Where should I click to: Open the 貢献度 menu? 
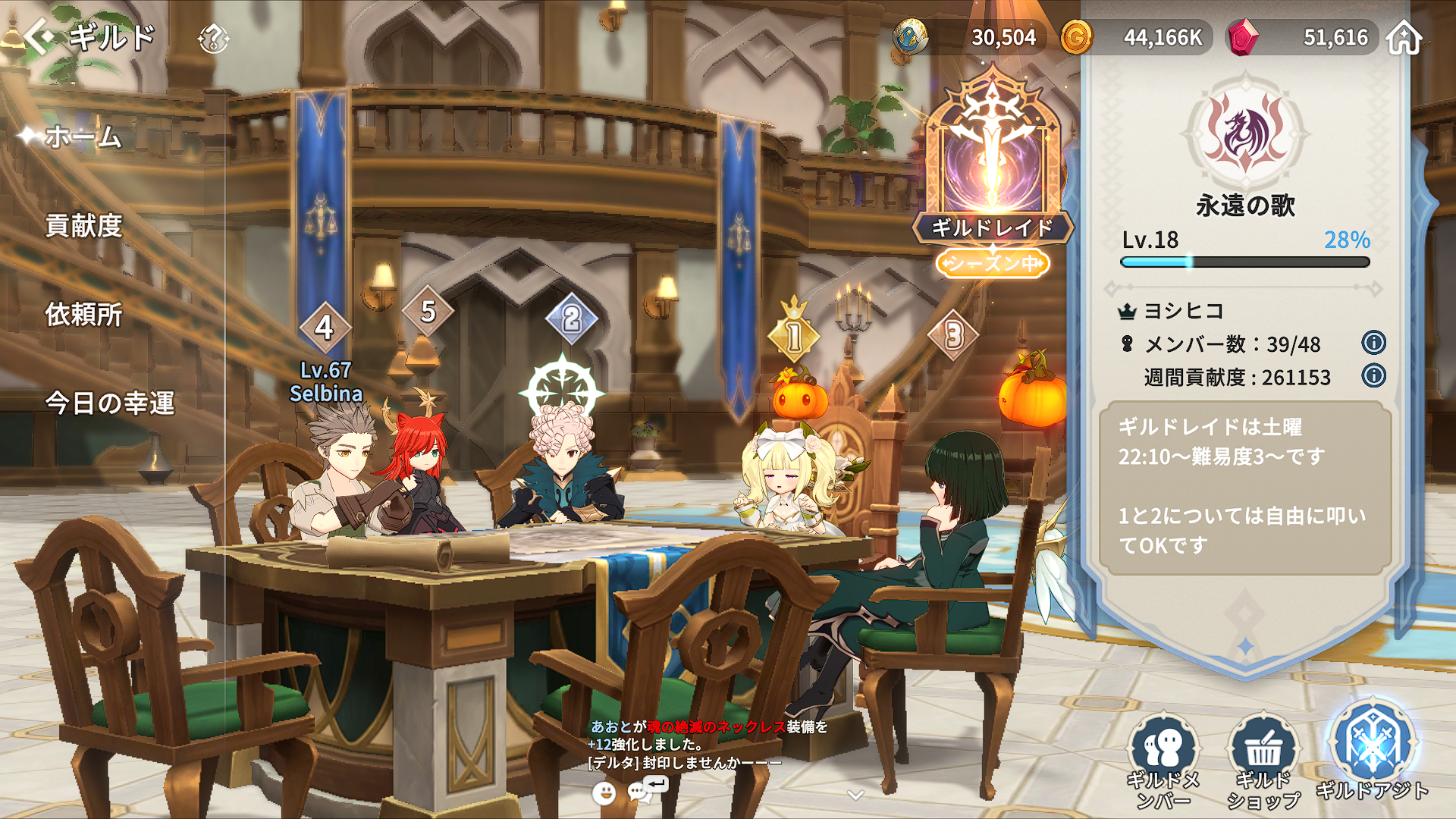83,226
